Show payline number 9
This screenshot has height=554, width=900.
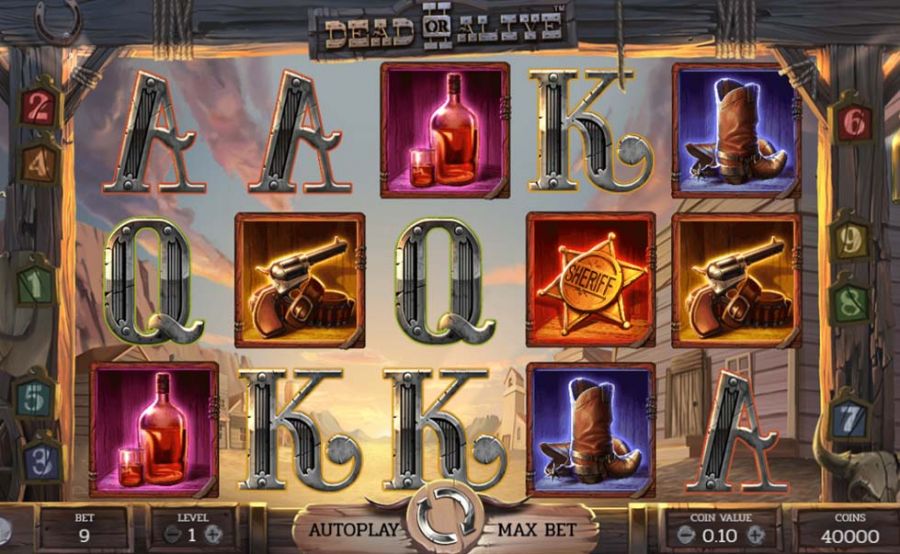850,241
